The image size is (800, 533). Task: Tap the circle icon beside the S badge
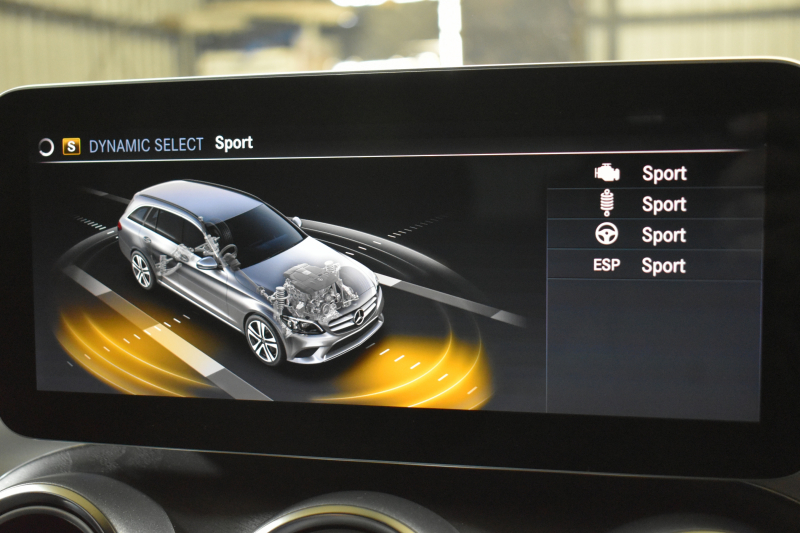46,147
